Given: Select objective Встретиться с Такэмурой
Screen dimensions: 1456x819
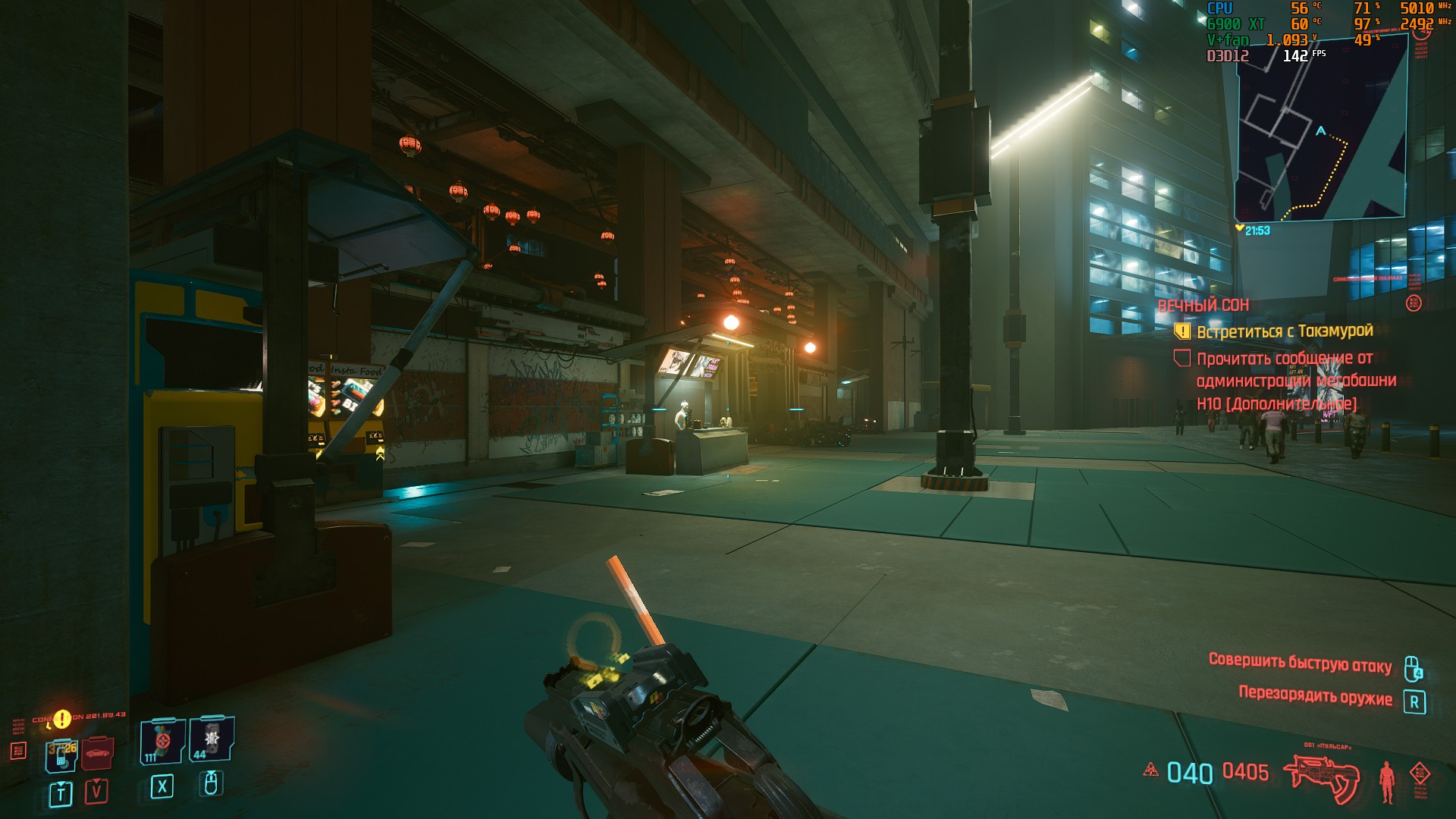Looking at the screenshot, I should coord(1285,331).
